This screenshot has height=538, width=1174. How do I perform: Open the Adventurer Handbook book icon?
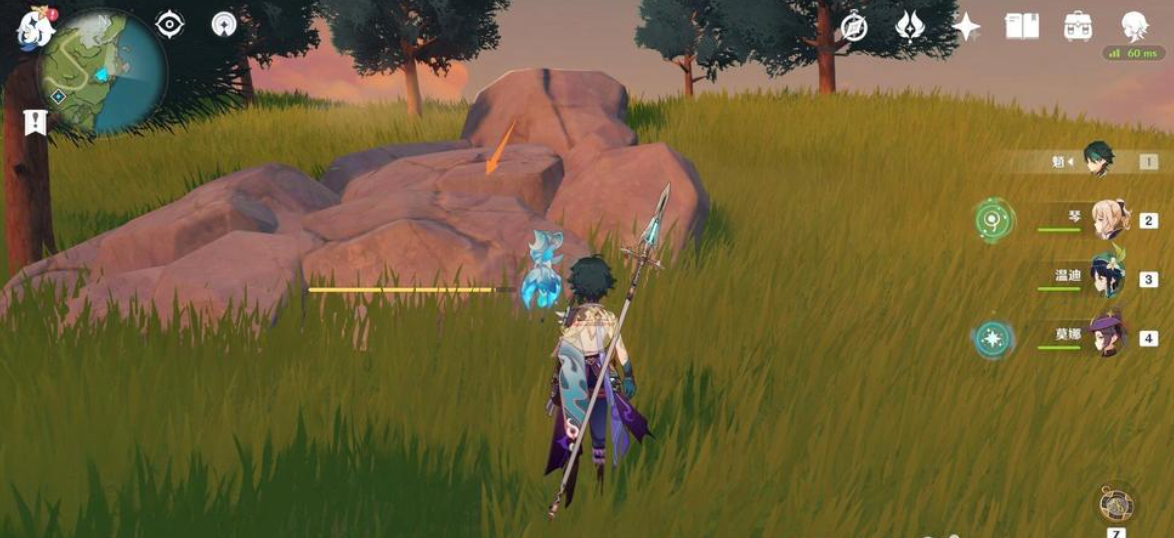point(1022,26)
